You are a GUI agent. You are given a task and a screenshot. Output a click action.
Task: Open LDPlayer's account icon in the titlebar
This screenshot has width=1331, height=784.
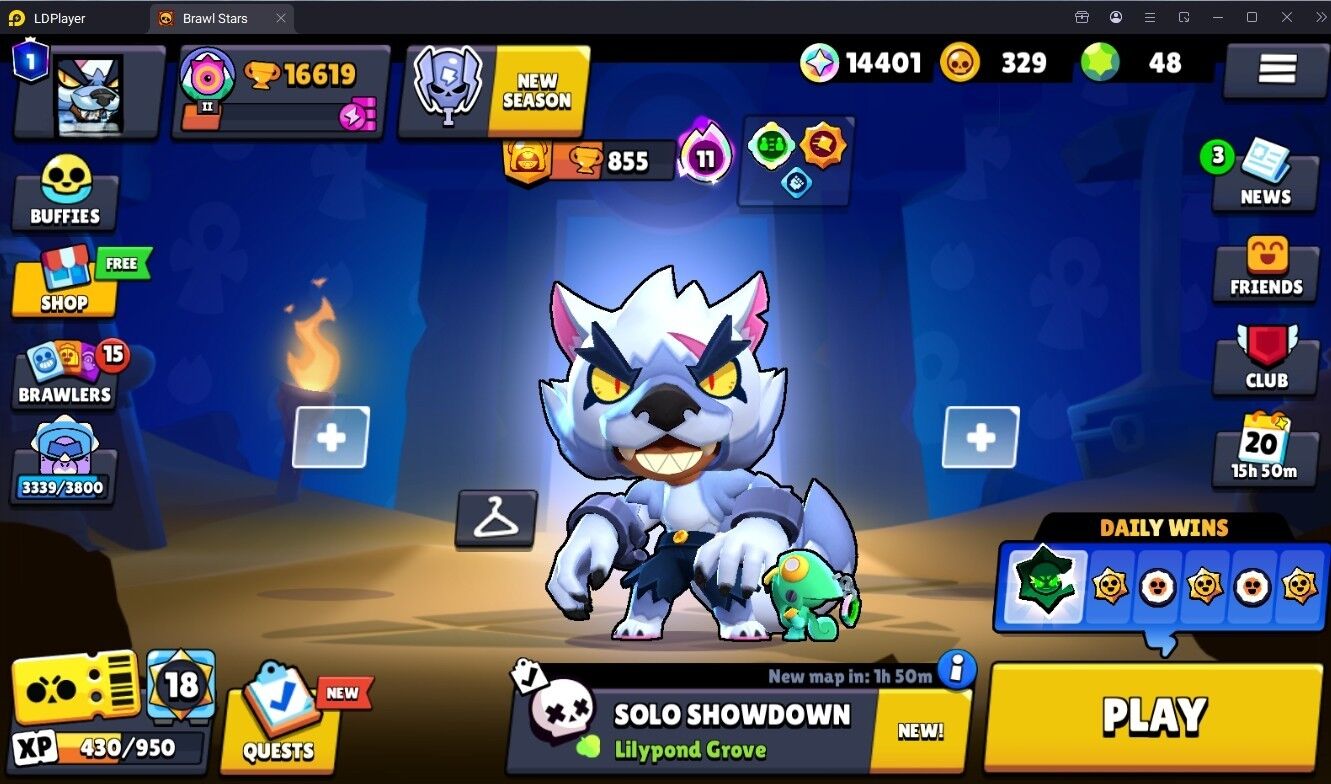[x=1115, y=16]
